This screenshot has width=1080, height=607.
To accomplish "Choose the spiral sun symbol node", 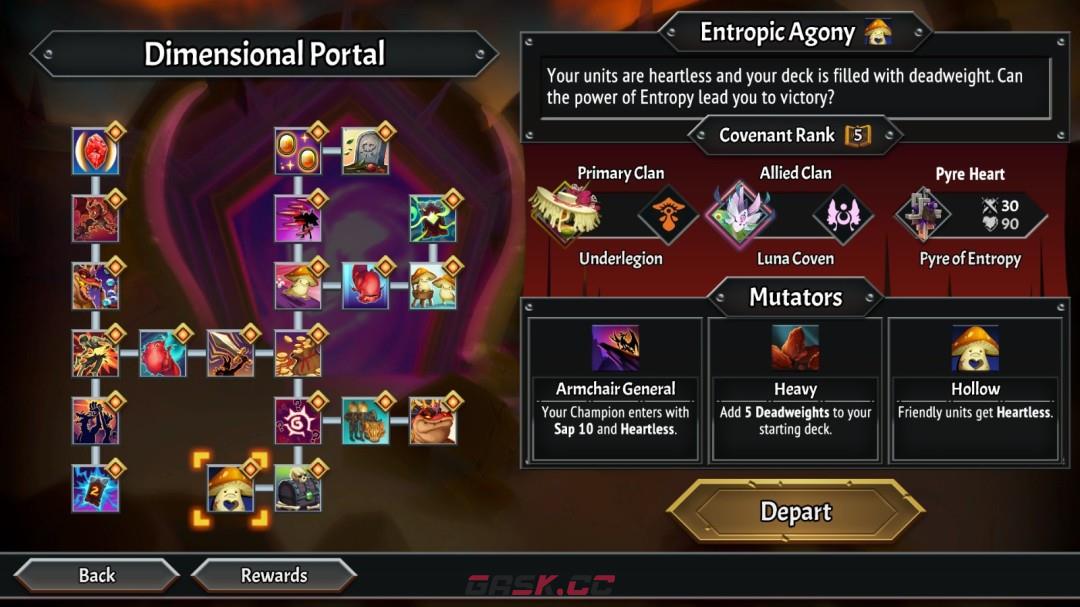I will coord(297,421).
